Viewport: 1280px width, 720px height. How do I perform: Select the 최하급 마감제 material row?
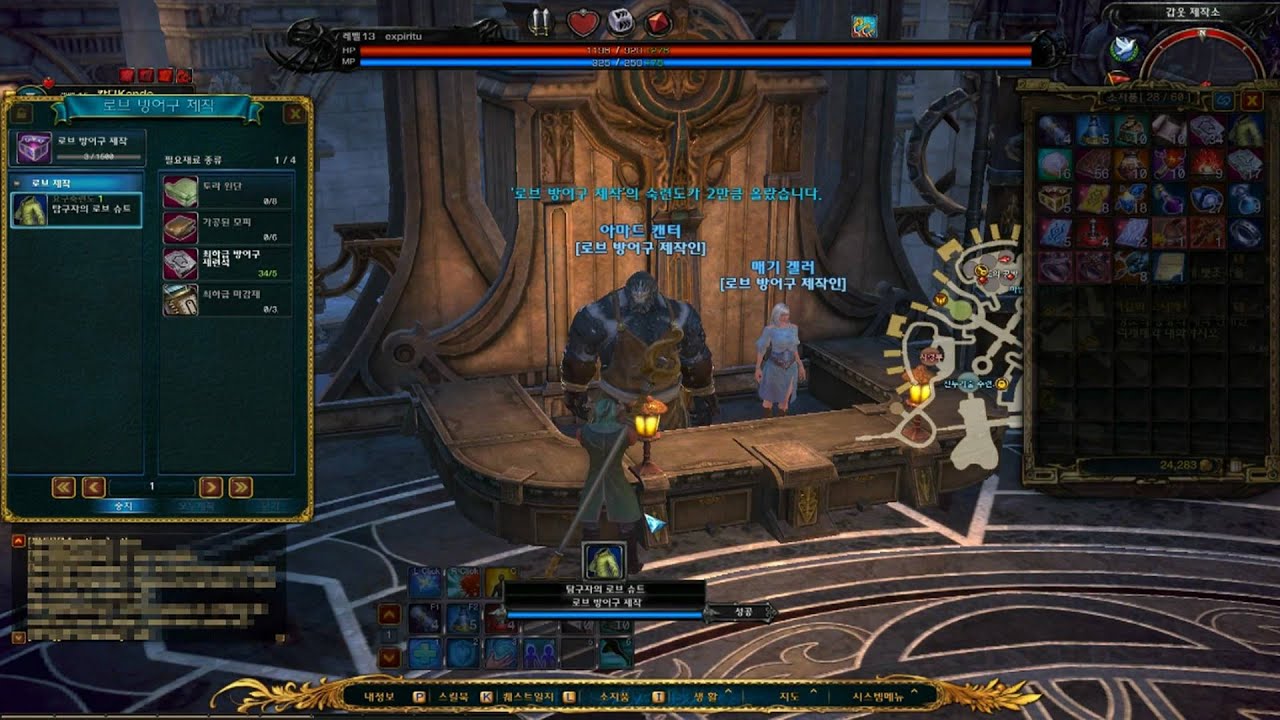tap(228, 300)
